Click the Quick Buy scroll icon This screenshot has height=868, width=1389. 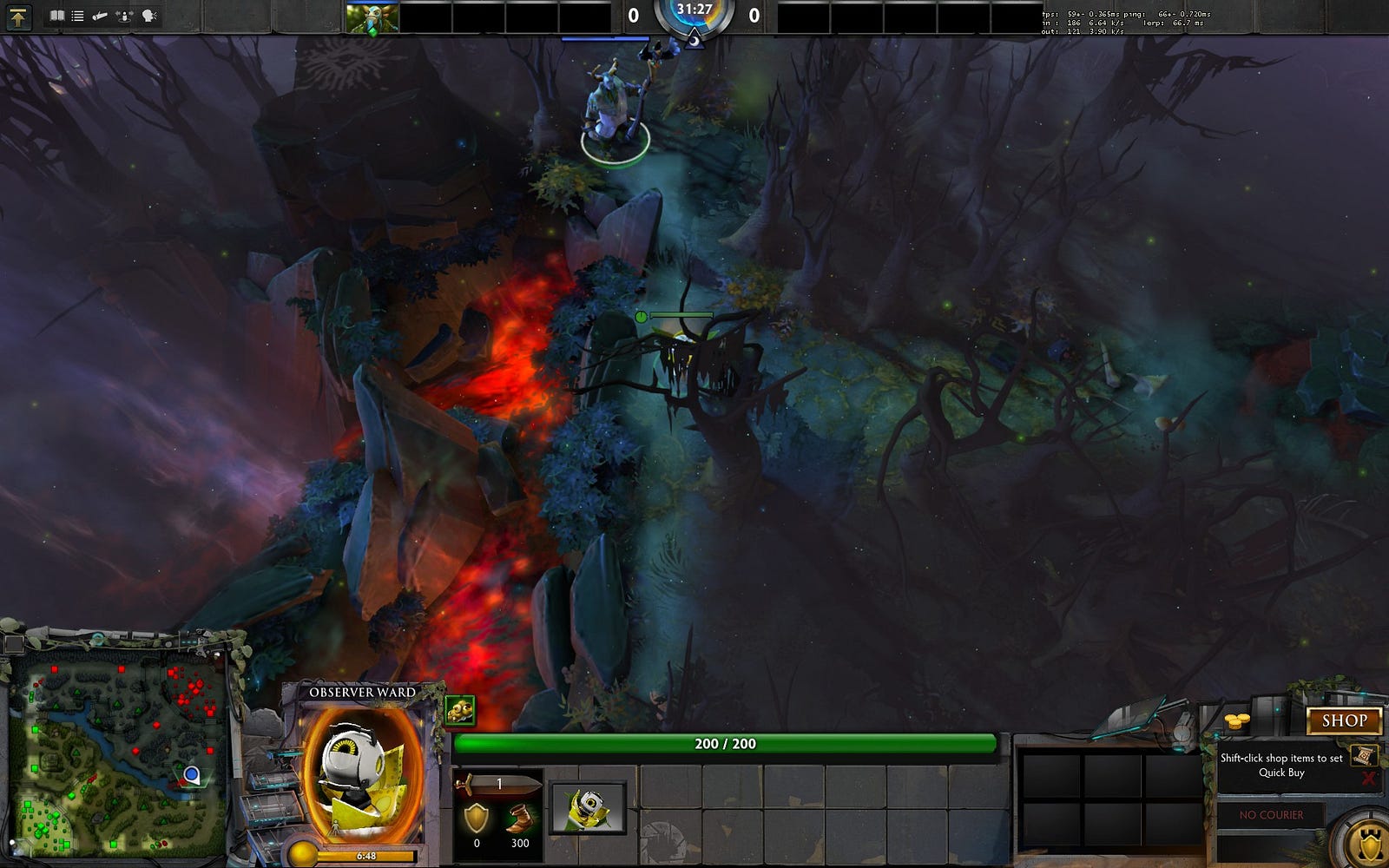click(1362, 754)
